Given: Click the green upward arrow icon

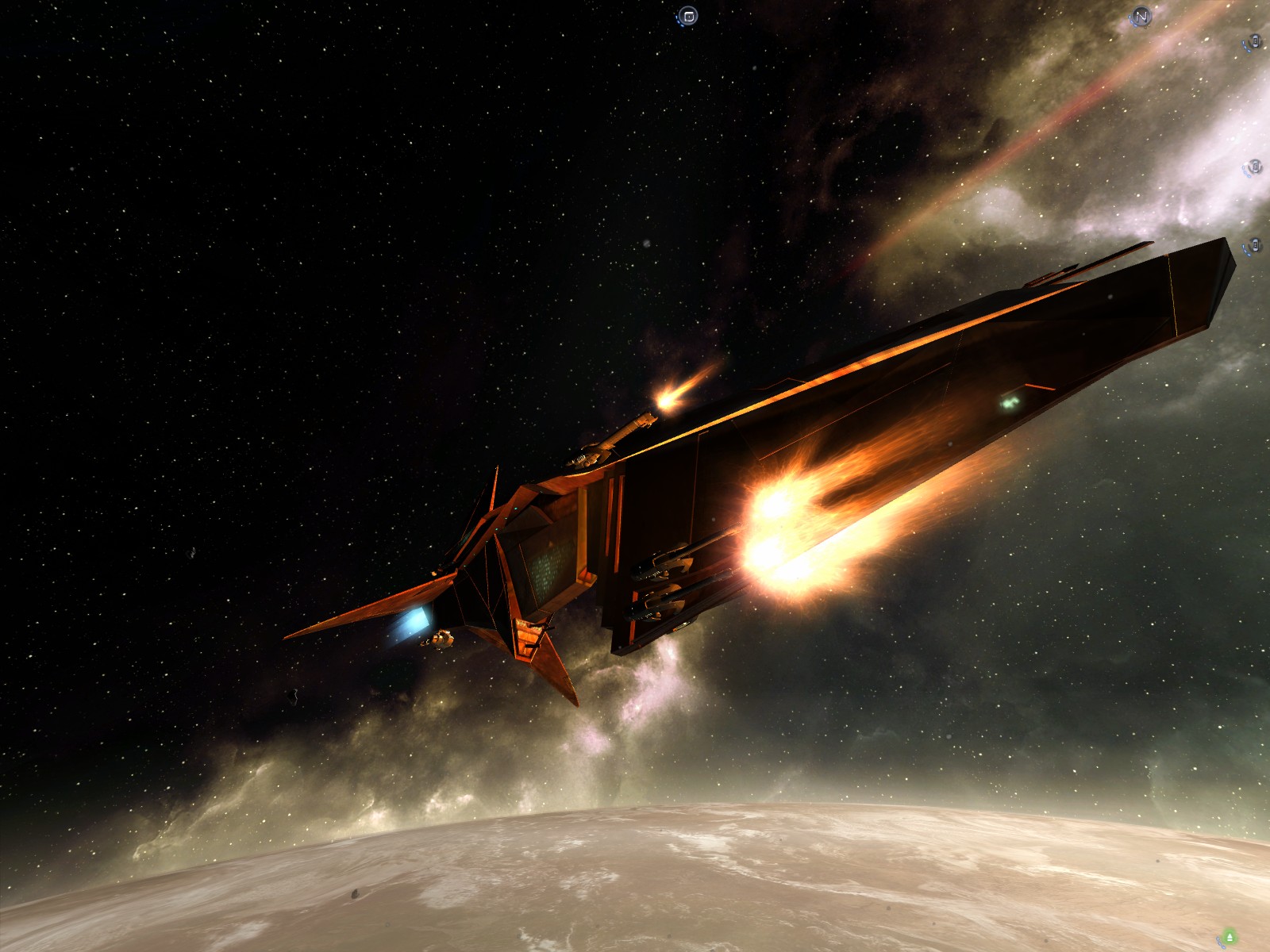Looking at the screenshot, I should click(1230, 938).
